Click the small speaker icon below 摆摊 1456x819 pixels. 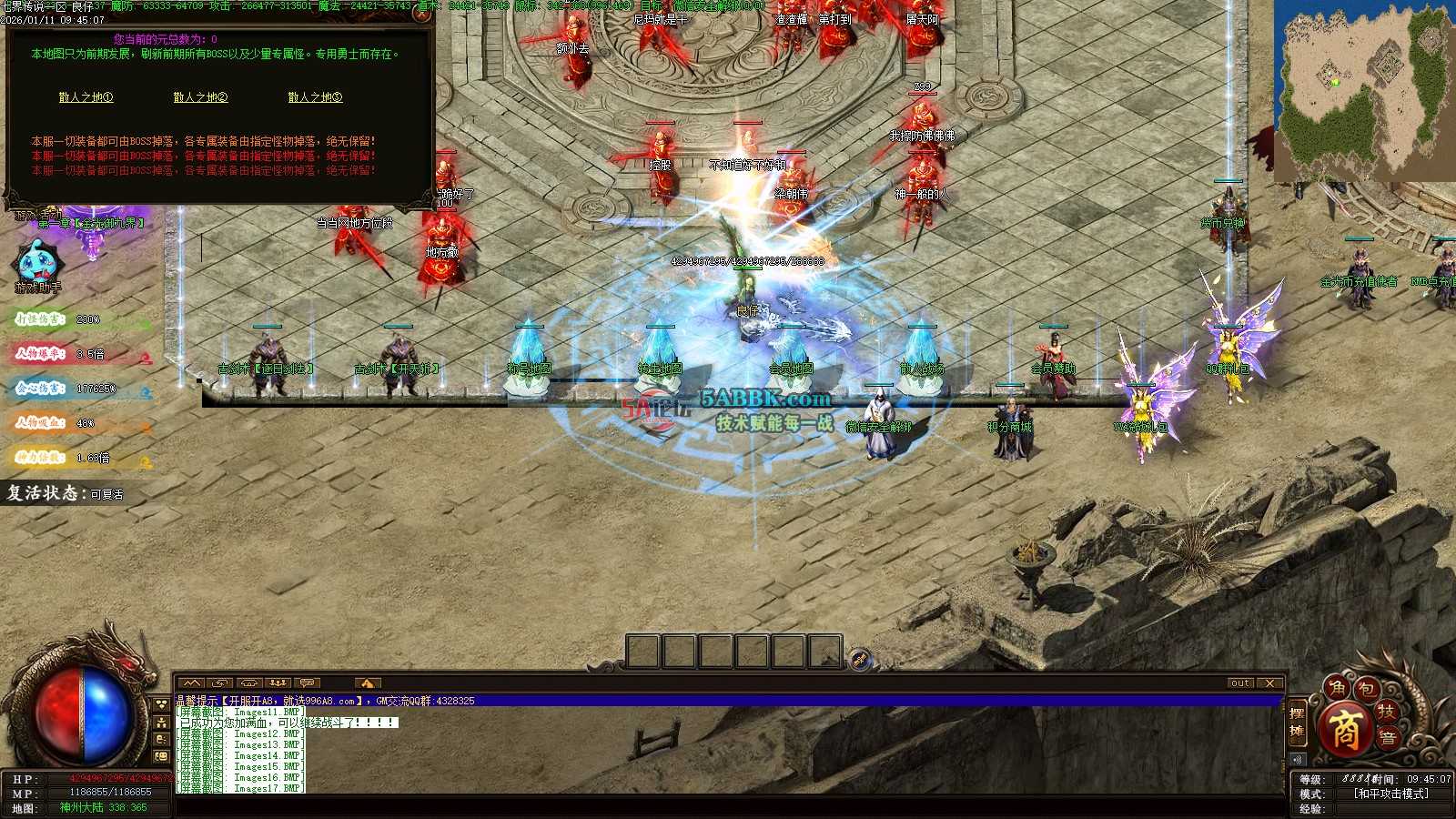1297,759
